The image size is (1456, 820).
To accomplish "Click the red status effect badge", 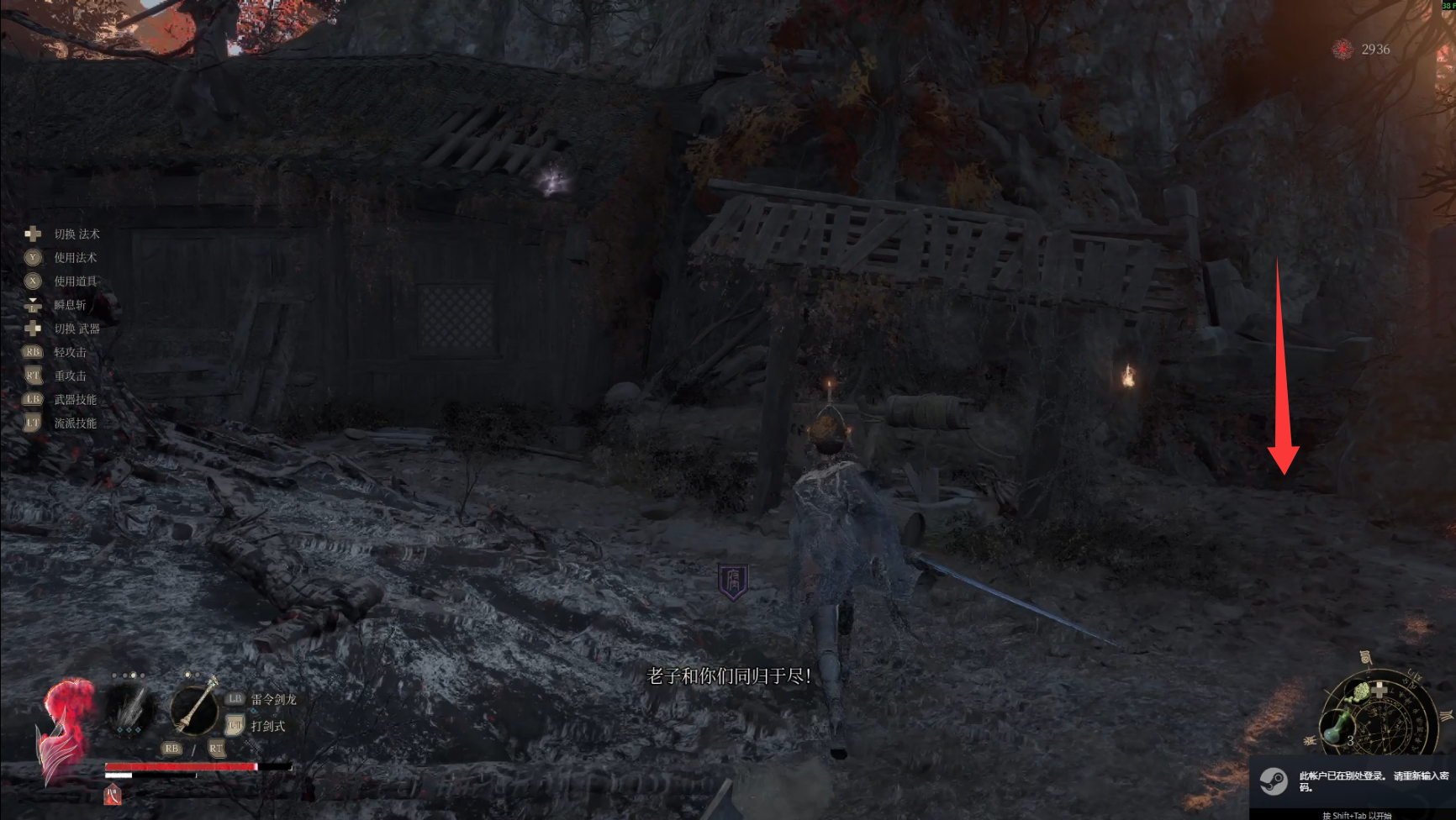I will pyautogui.click(x=113, y=794).
